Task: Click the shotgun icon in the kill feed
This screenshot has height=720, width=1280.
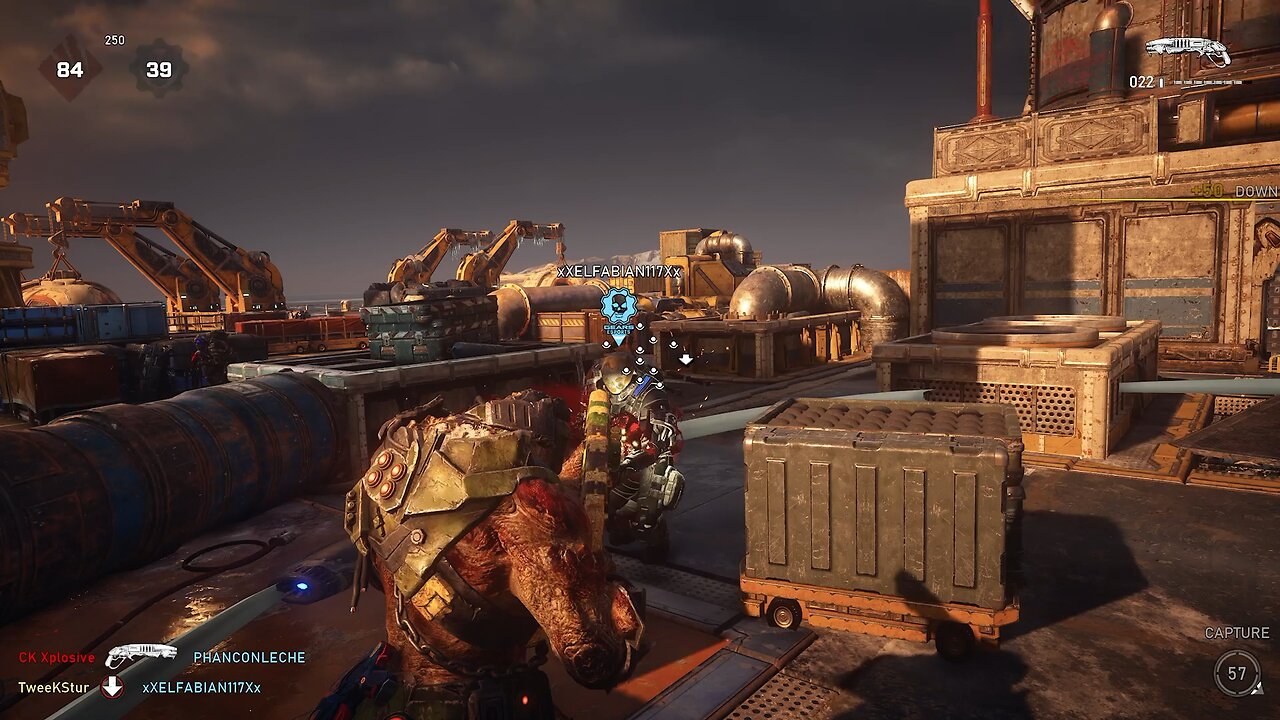Action: click(140, 656)
